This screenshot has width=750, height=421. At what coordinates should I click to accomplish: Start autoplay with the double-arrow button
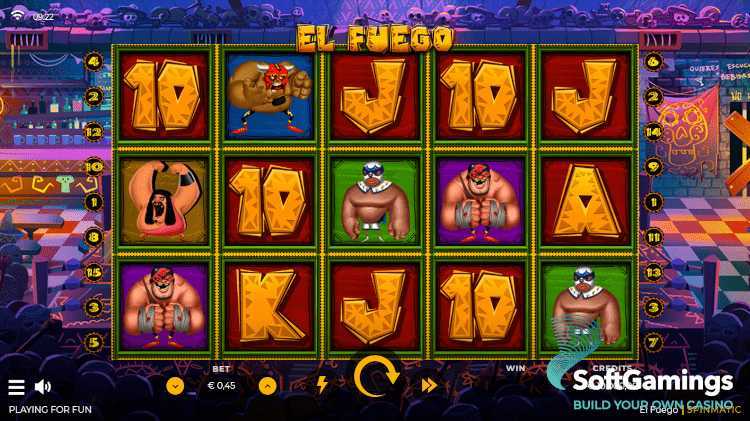pos(429,385)
